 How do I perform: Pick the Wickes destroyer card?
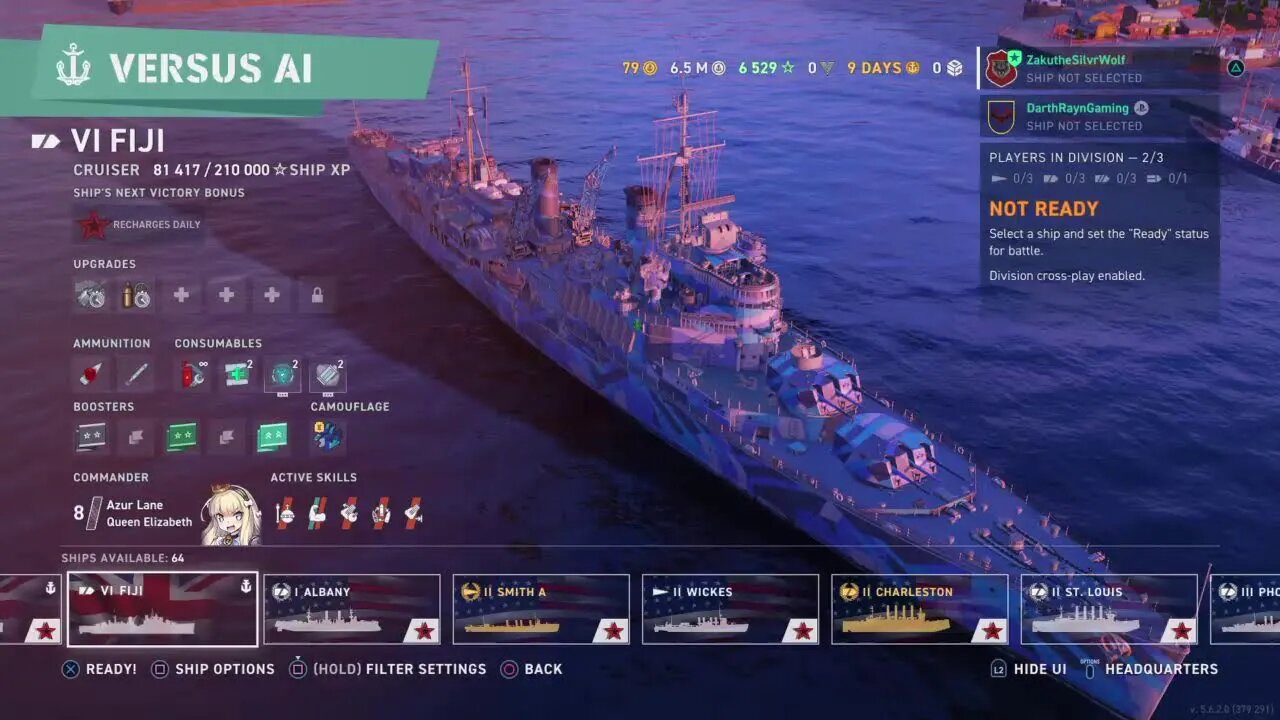click(x=729, y=608)
